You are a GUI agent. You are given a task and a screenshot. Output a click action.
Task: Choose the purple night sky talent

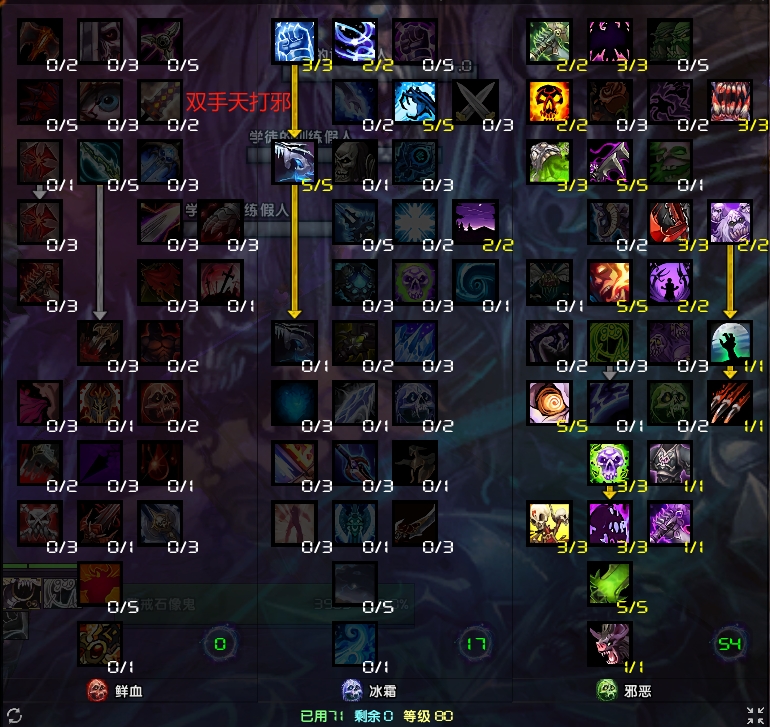pyautogui.click(x=475, y=222)
